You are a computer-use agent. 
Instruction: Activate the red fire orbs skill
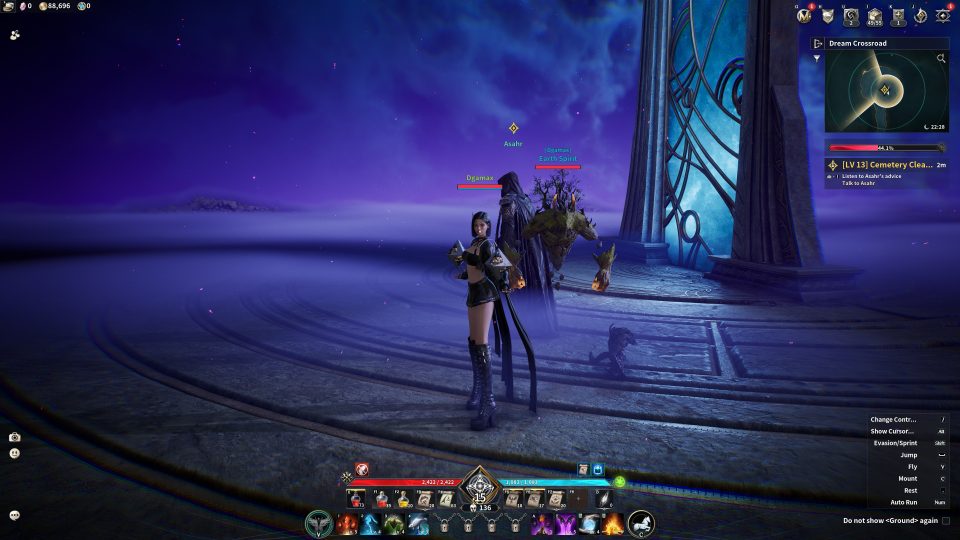347,523
